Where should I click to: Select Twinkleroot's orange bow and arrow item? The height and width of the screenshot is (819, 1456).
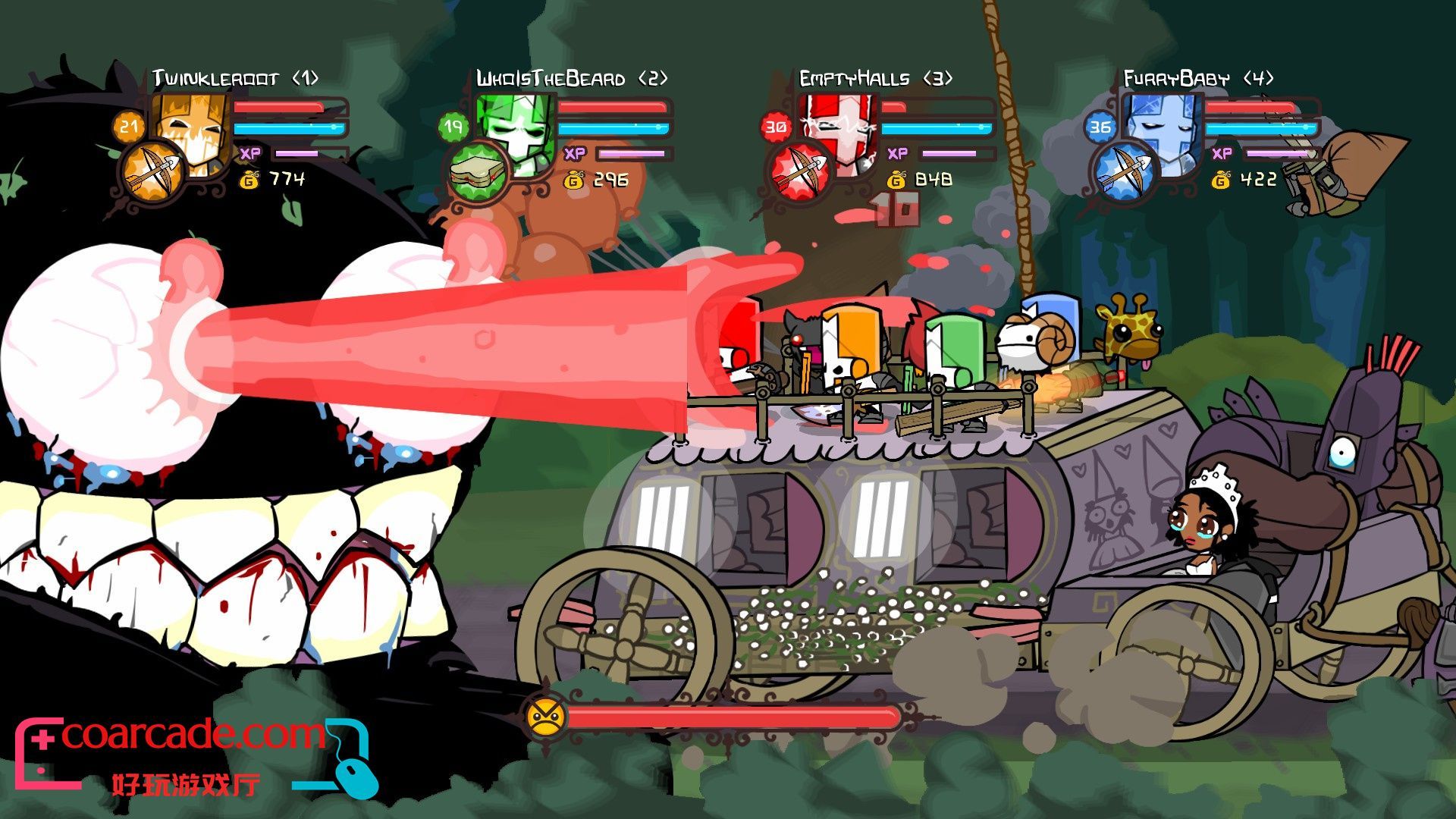coord(151,171)
